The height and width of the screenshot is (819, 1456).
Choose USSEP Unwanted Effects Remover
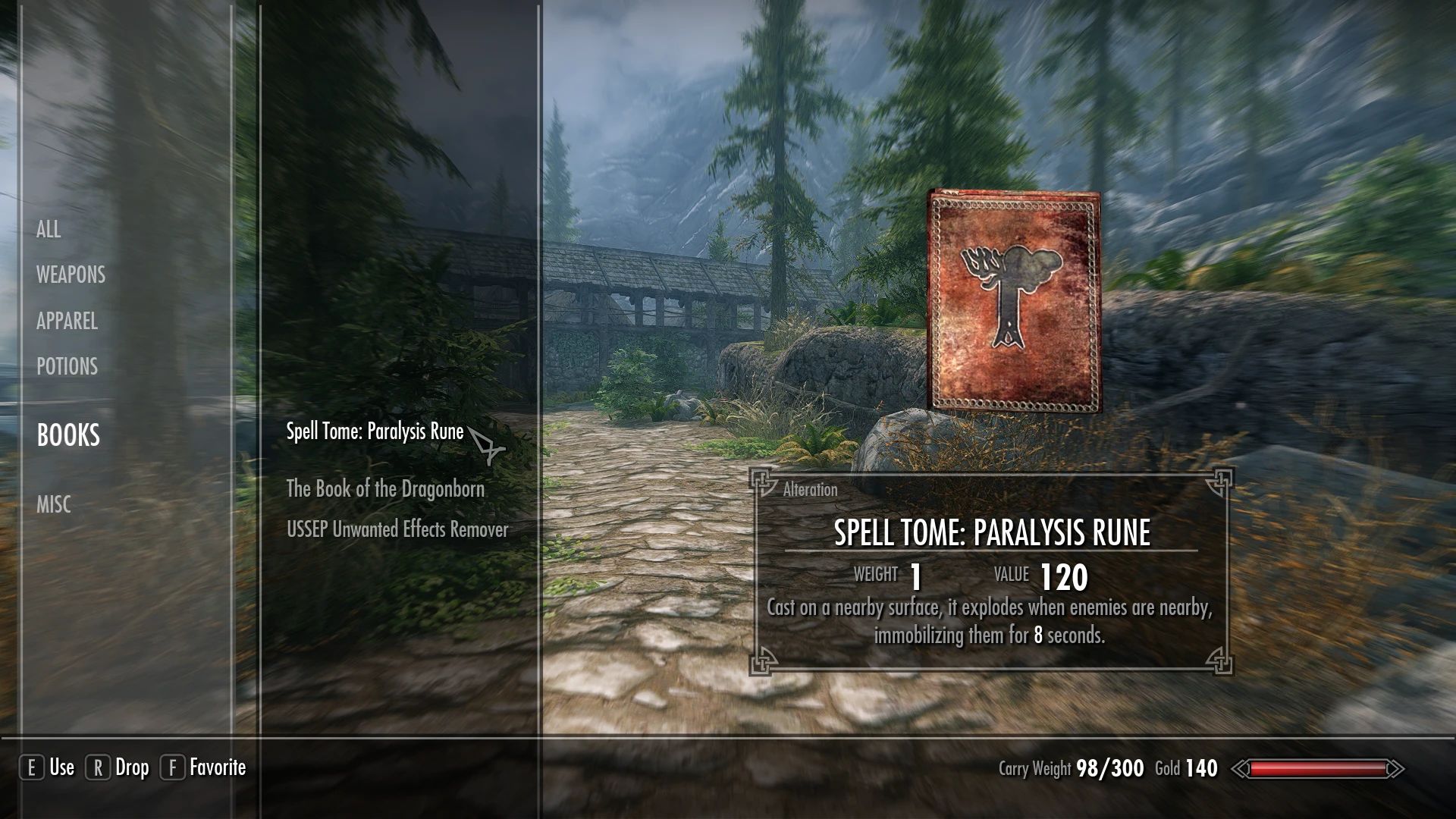click(x=398, y=530)
